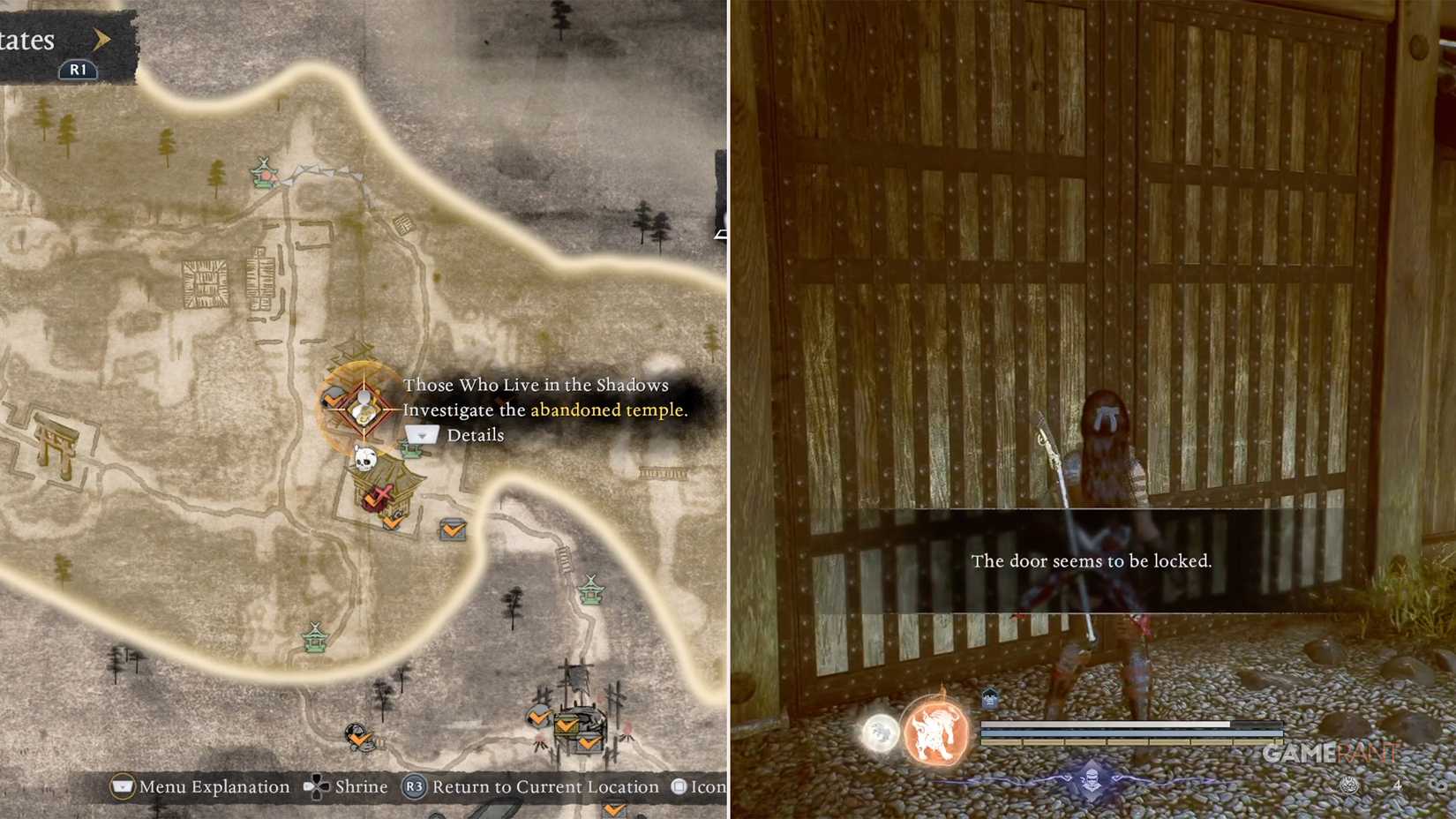Click the locked door message box
This screenshot has width=1456, height=819.
[1092, 560]
